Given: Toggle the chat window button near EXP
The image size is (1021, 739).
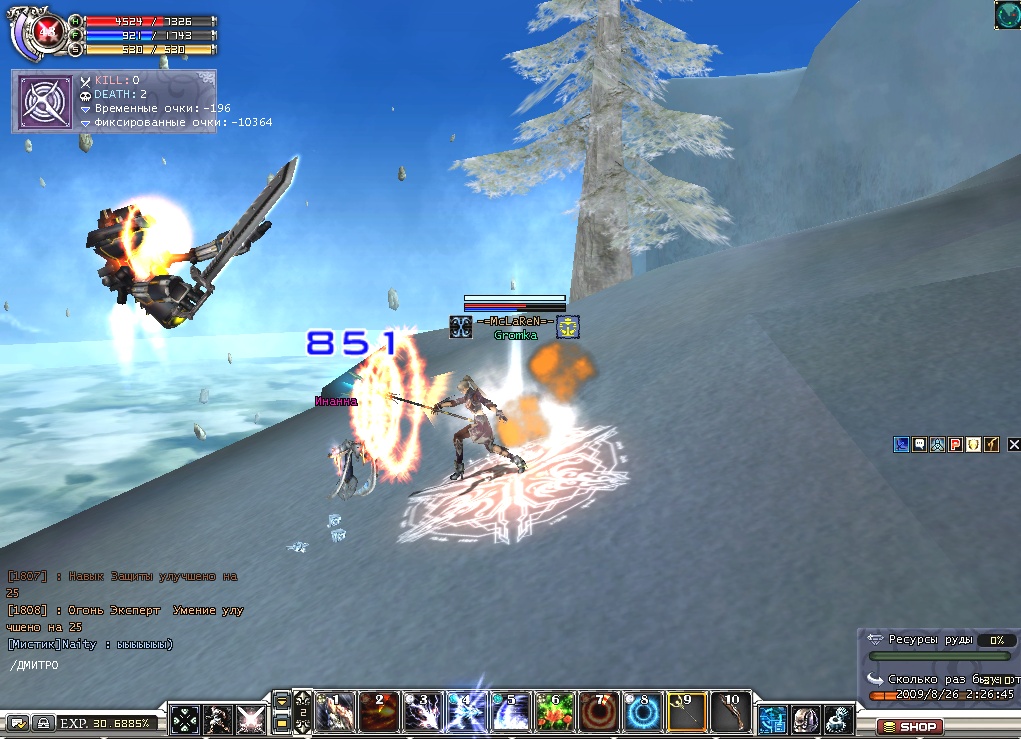Looking at the screenshot, I should pyautogui.click(x=18, y=723).
